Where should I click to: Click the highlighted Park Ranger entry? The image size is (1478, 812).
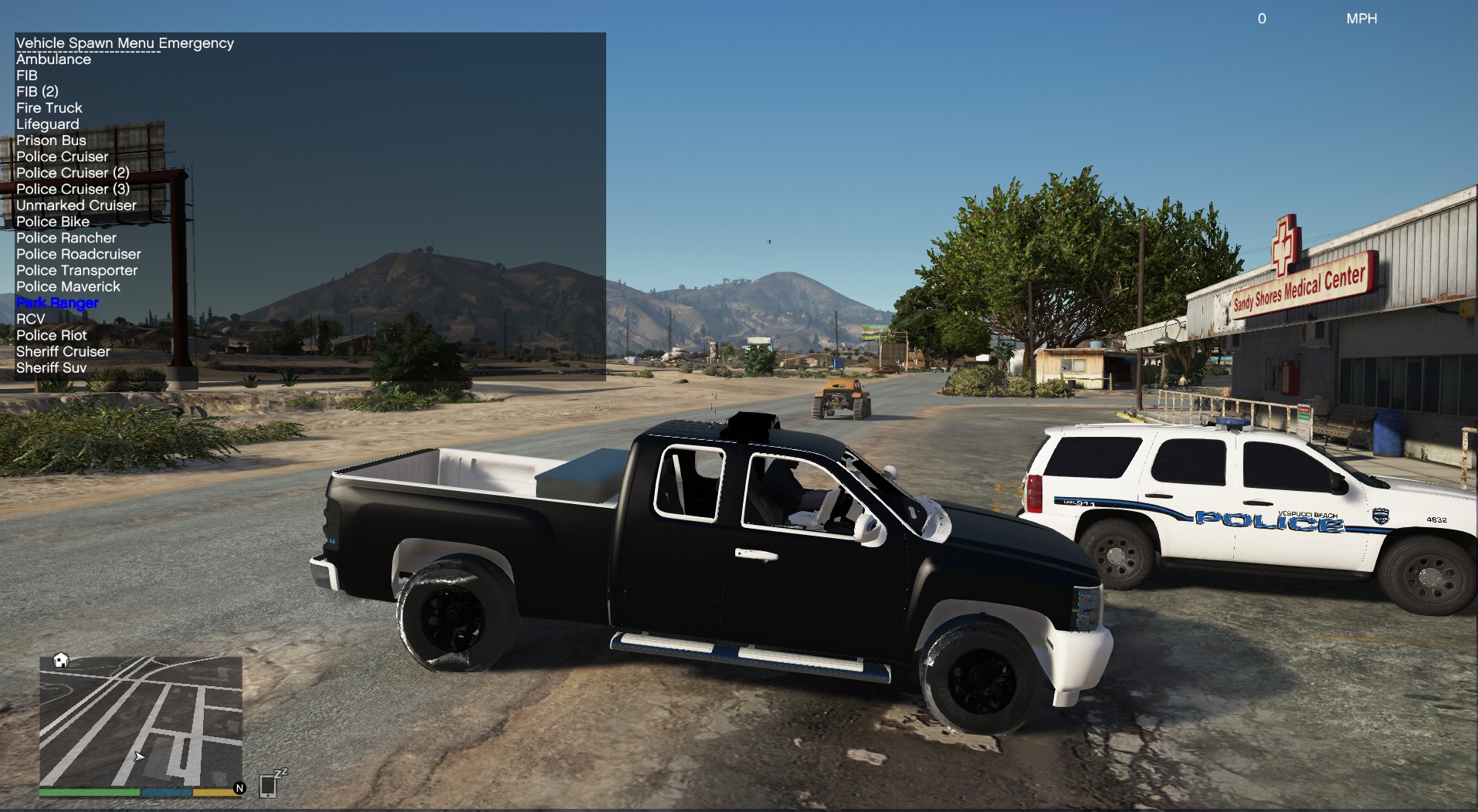(x=58, y=303)
